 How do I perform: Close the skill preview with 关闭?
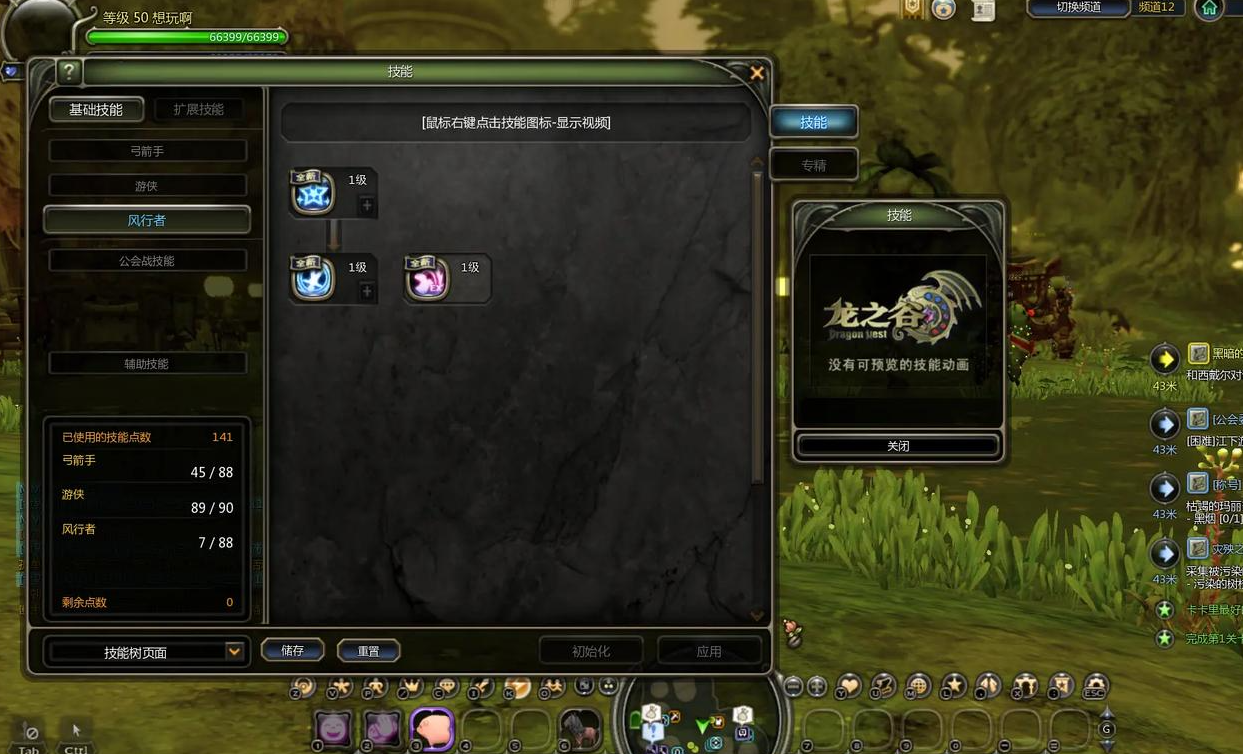(898, 446)
